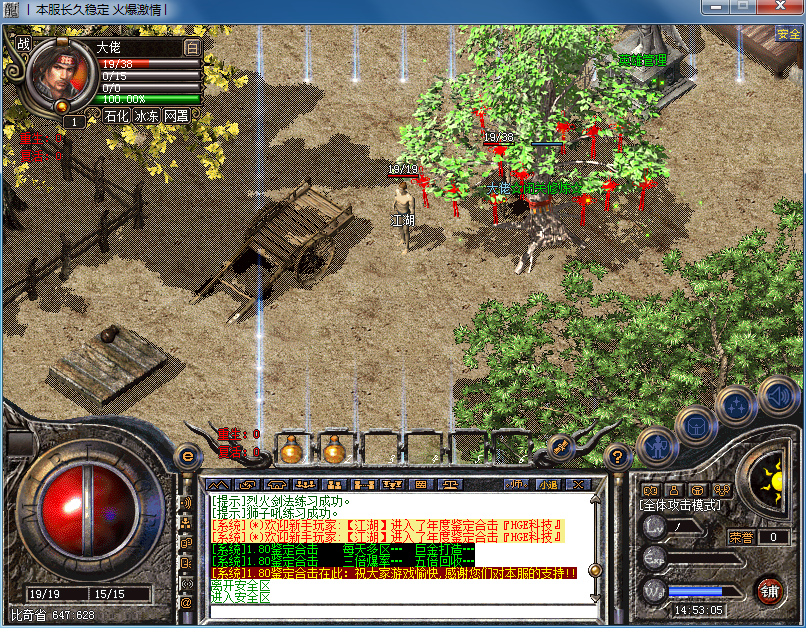Image resolution: width=806 pixels, height=628 pixels.
Task: Click the 荣誉 honor label
Action: [740, 537]
